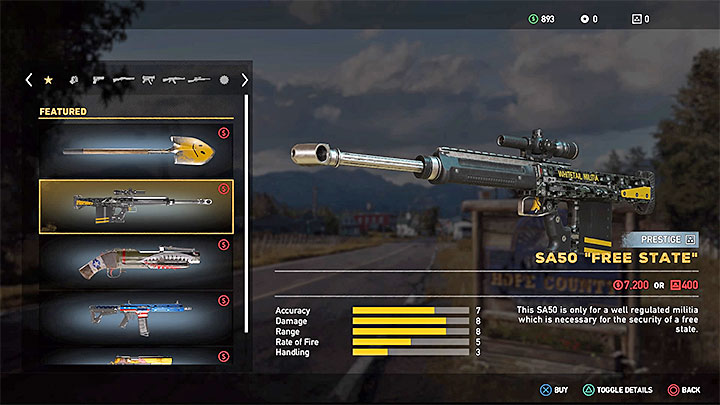Open the assault rifle category tab
The image size is (720, 405).
174,80
